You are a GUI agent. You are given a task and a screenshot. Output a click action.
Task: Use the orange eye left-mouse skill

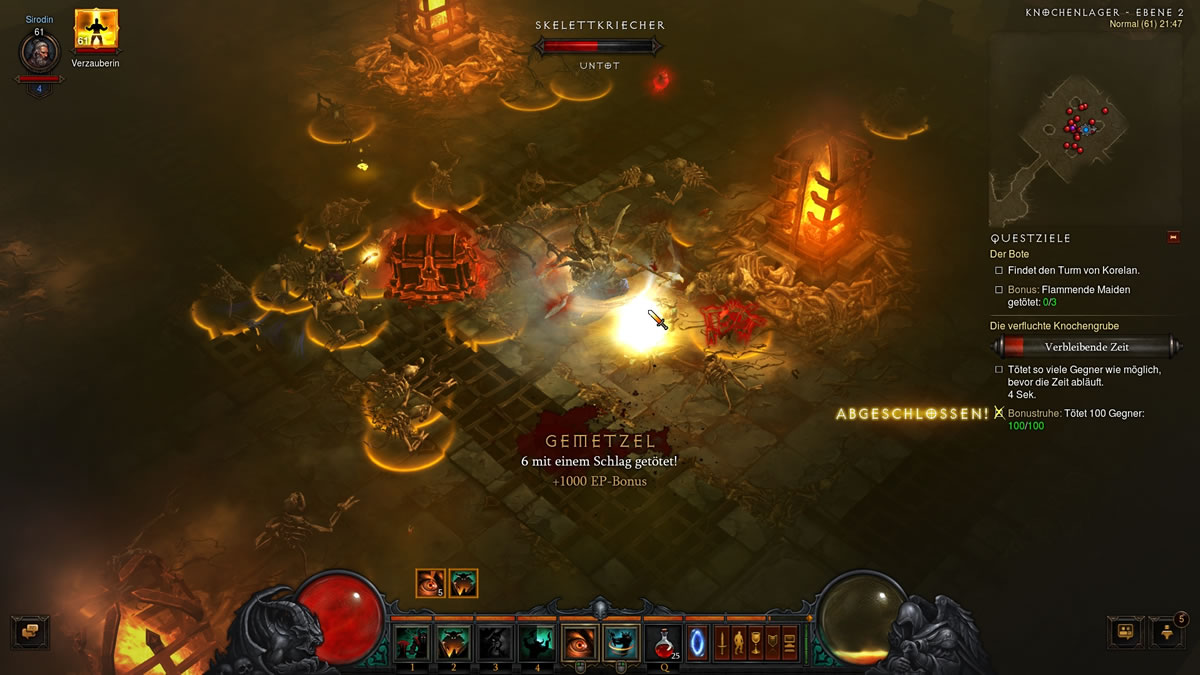[x=580, y=643]
